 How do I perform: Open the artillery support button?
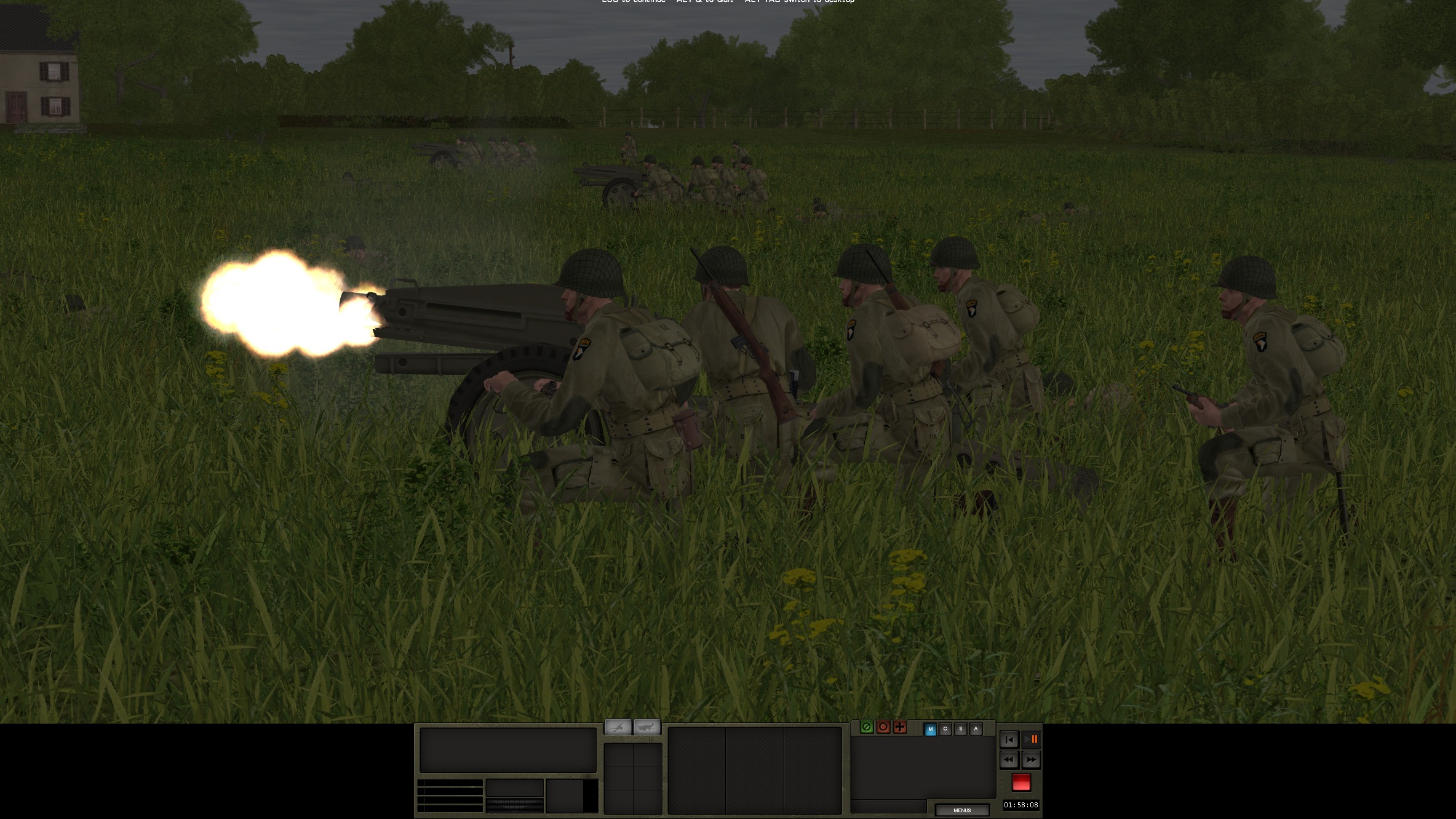point(618,727)
